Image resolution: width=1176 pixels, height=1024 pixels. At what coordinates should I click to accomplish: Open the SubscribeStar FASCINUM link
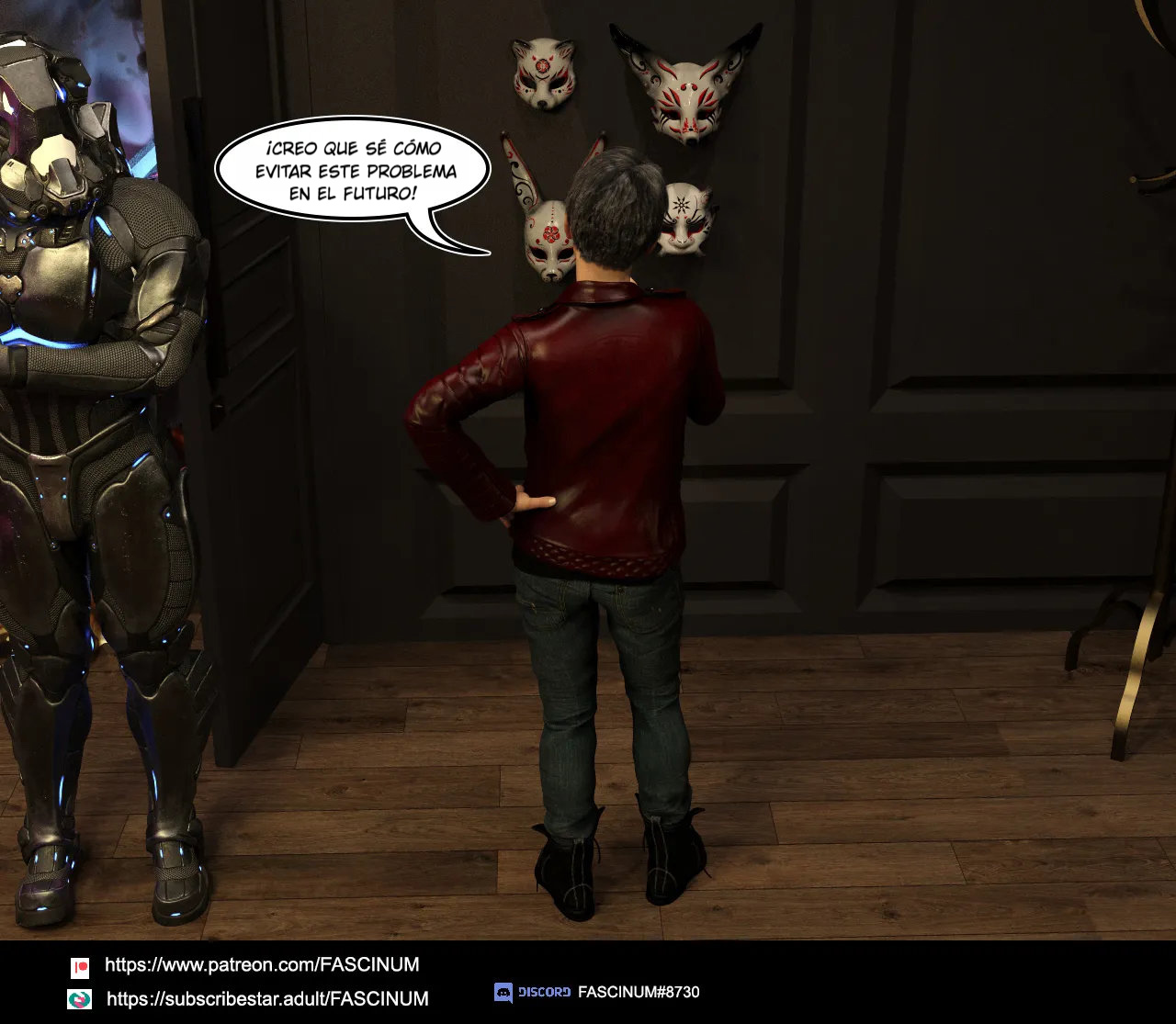click(x=267, y=999)
